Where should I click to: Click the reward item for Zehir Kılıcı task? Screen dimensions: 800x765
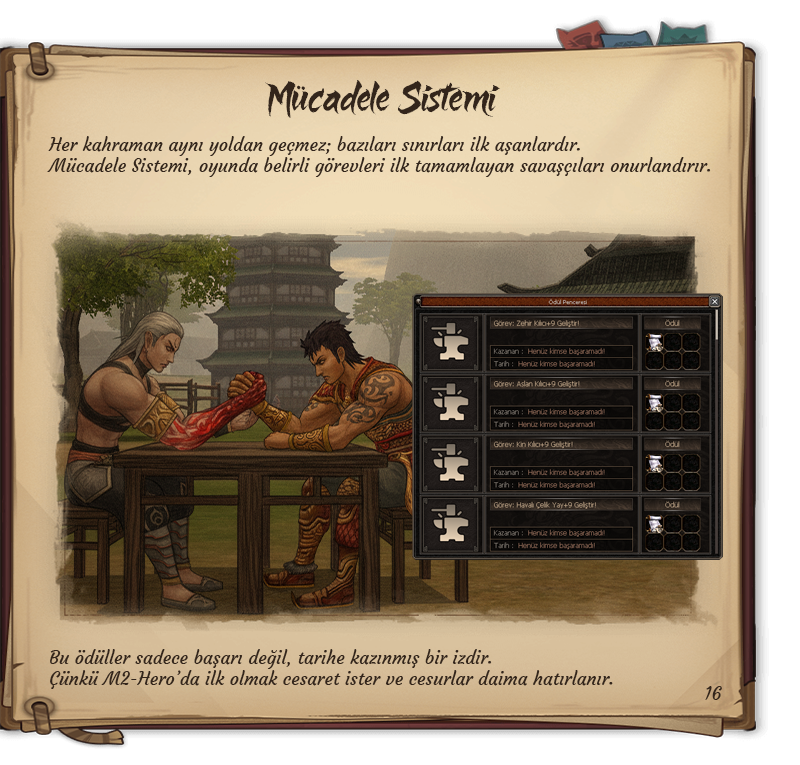click(x=654, y=343)
